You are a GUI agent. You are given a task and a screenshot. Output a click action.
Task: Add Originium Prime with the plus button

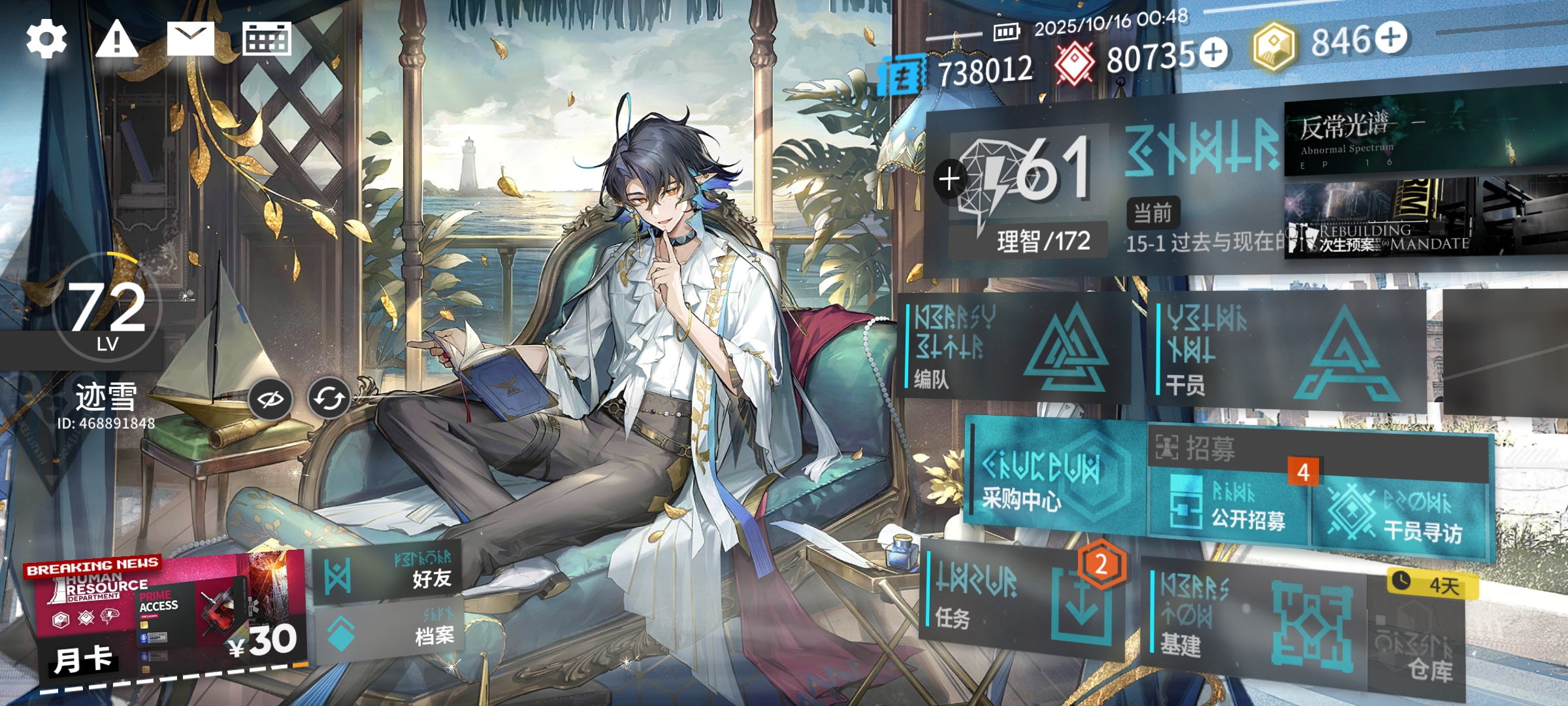[x=1391, y=37]
